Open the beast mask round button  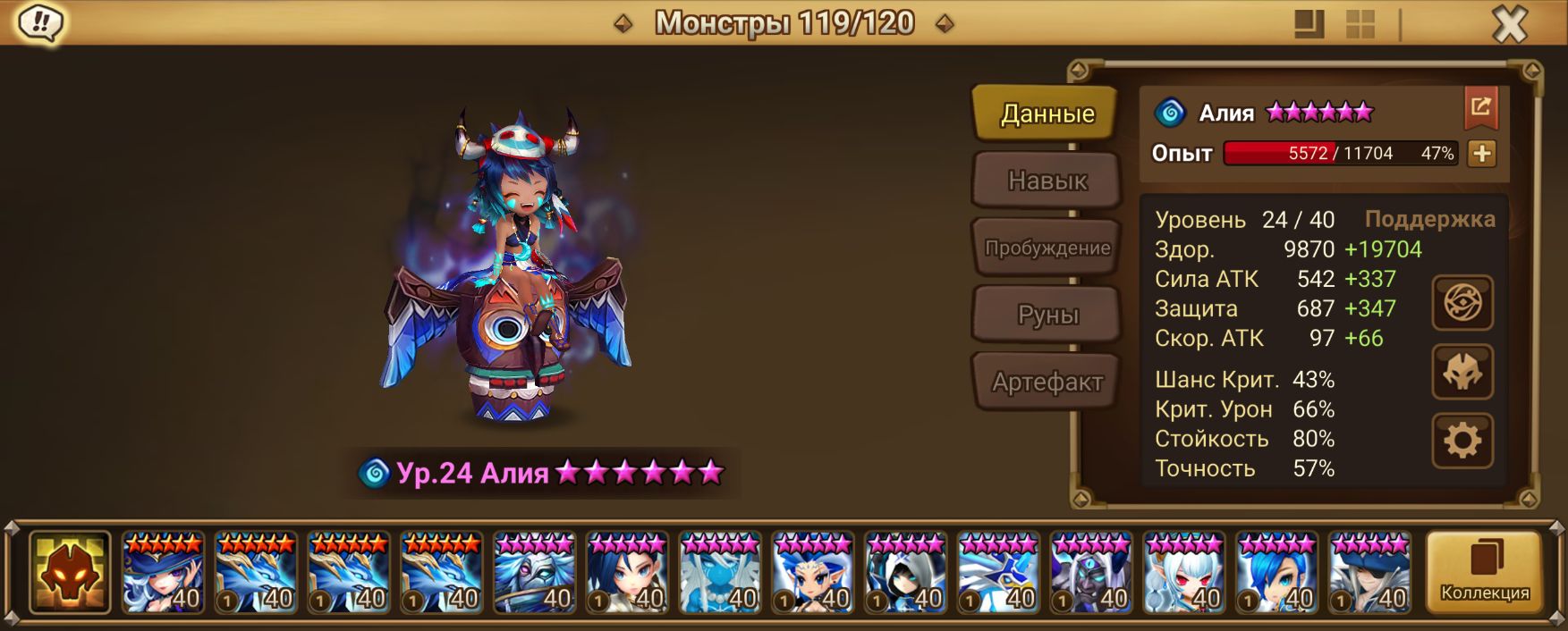click(1462, 372)
